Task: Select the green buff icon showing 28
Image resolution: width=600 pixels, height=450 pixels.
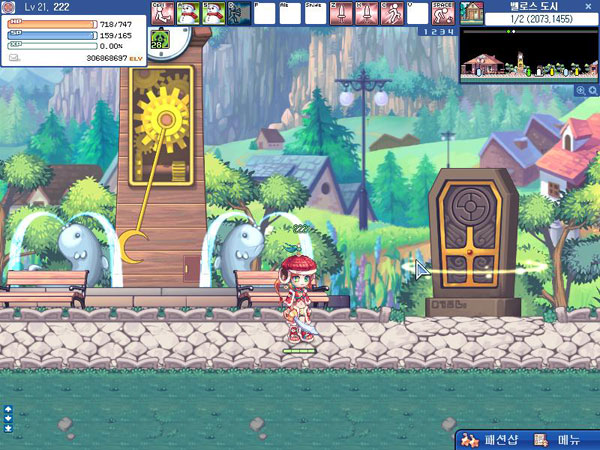Action: coord(159,41)
